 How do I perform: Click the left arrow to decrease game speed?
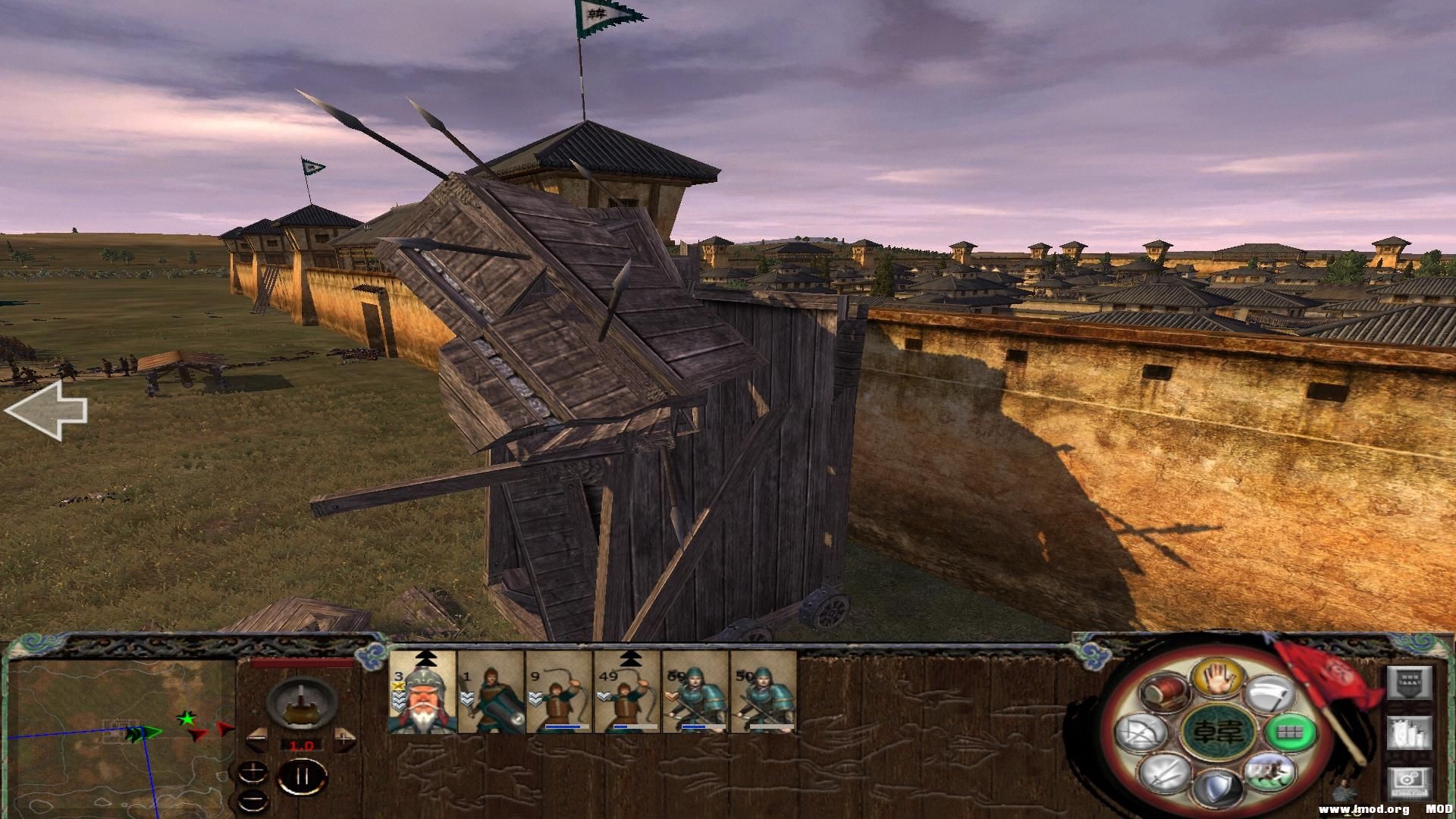point(257,739)
